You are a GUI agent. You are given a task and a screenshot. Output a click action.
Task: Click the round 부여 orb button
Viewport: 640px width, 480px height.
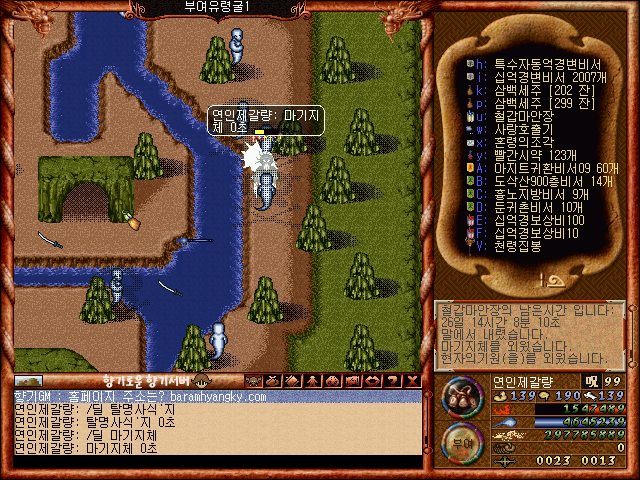point(461,441)
